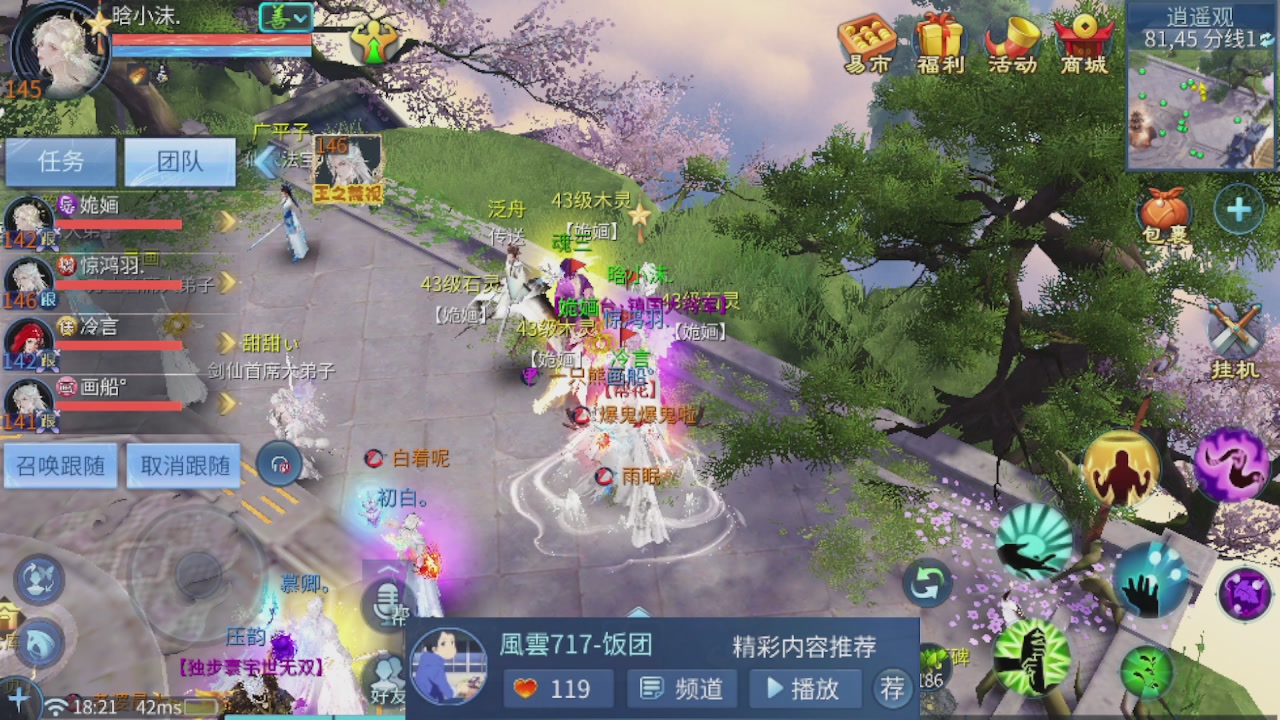Toggle the team voice headset icon
The width and height of the screenshot is (1280, 720).
coord(280,463)
